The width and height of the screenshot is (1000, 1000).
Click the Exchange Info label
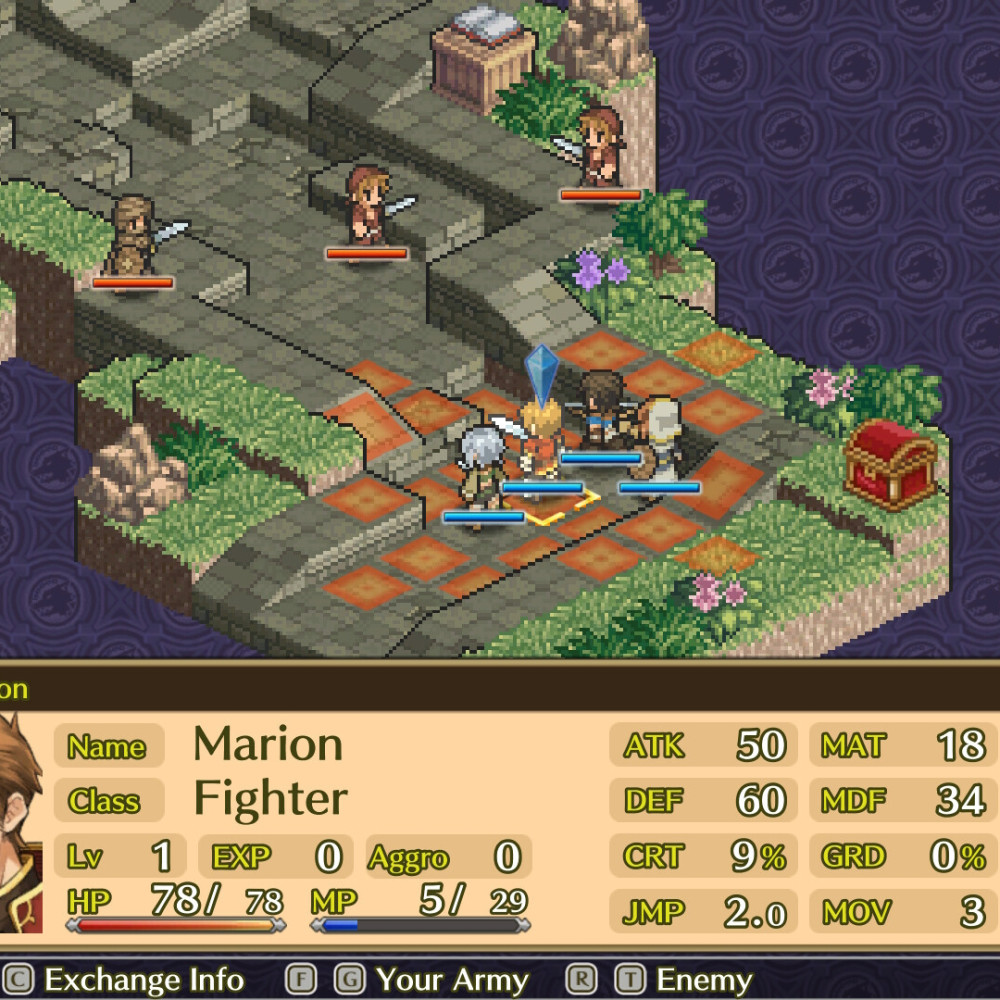point(144,980)
